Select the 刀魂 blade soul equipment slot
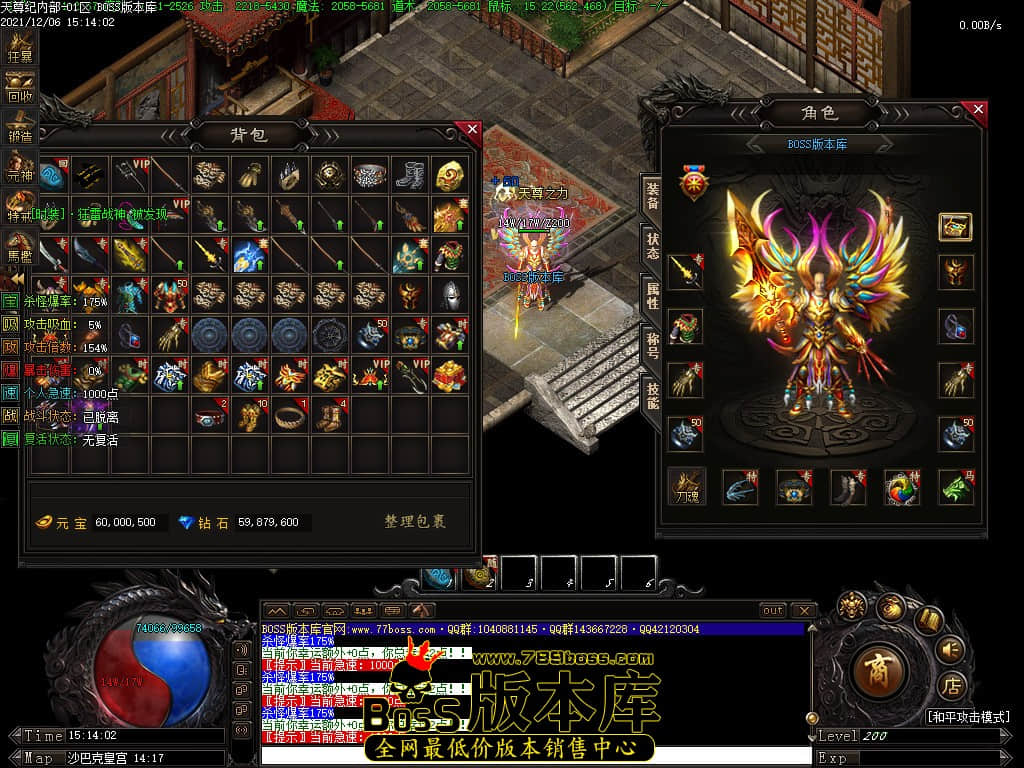This screenshot has width=1024, height=768. click(x=686, y=487)
